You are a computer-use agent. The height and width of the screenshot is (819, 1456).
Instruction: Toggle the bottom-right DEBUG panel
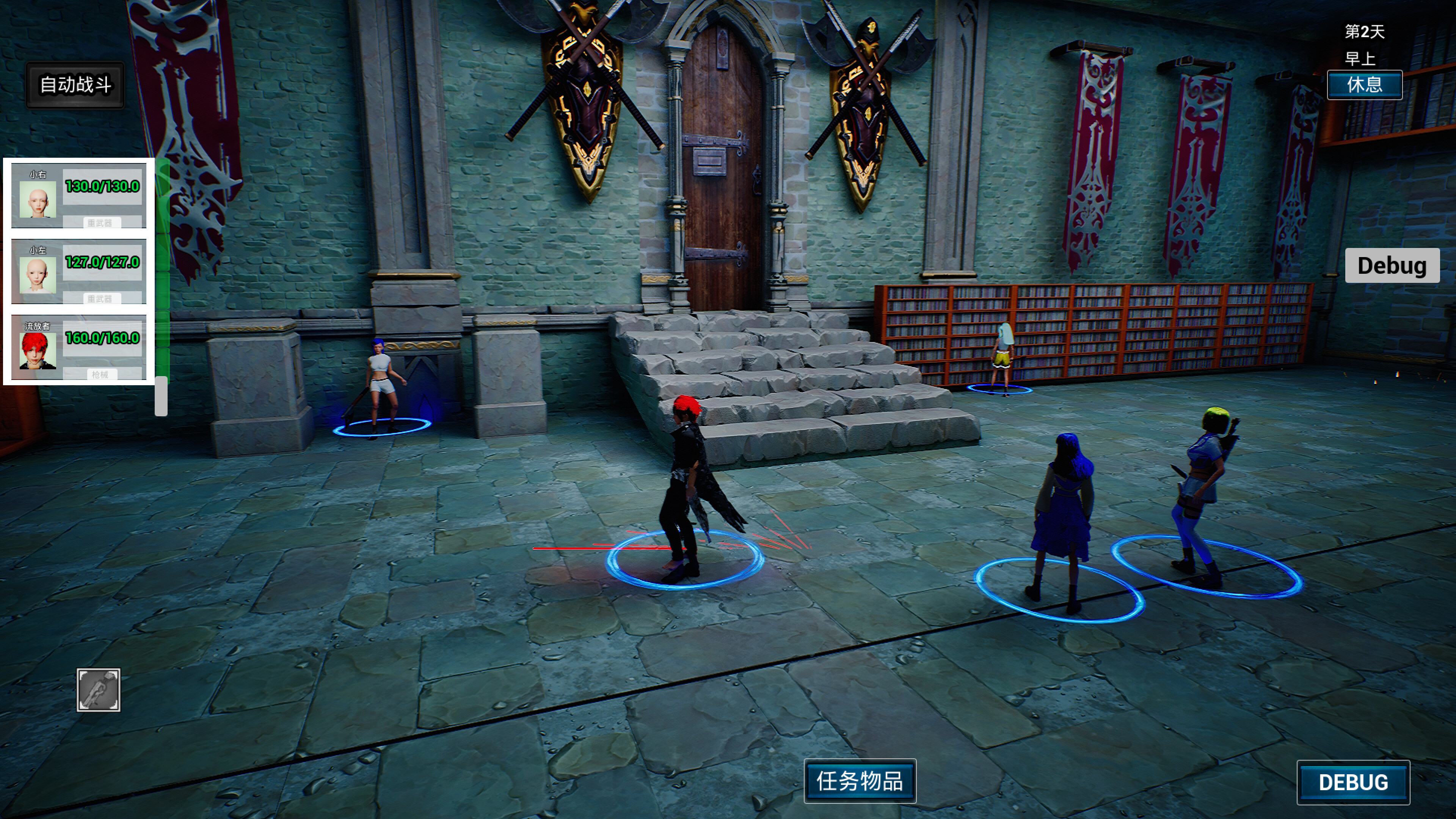[1354, 782]
